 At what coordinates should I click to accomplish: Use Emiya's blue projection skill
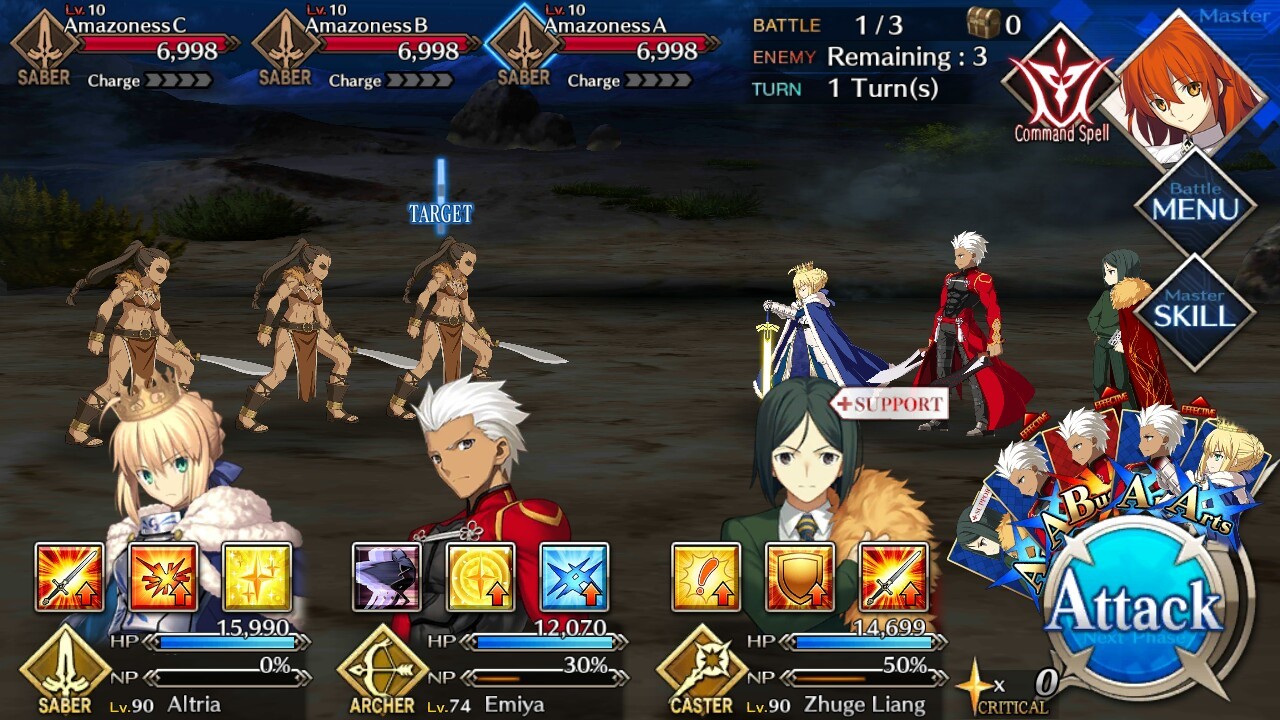point(574,577)
